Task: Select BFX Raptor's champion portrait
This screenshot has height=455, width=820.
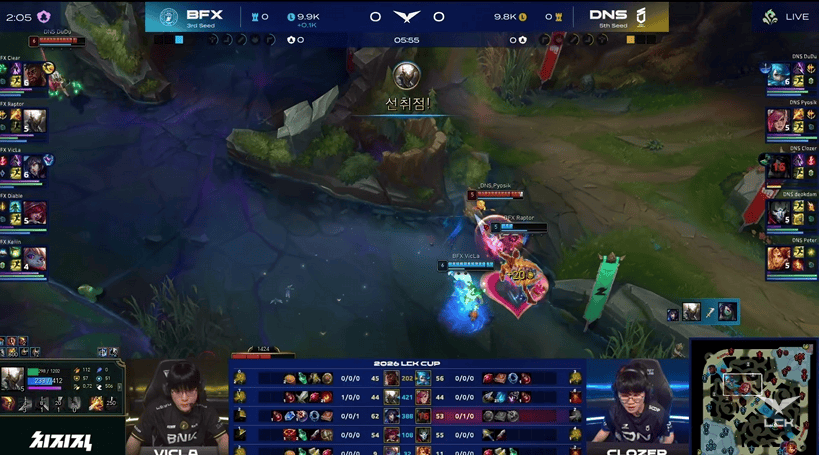Action: [35, 120]
